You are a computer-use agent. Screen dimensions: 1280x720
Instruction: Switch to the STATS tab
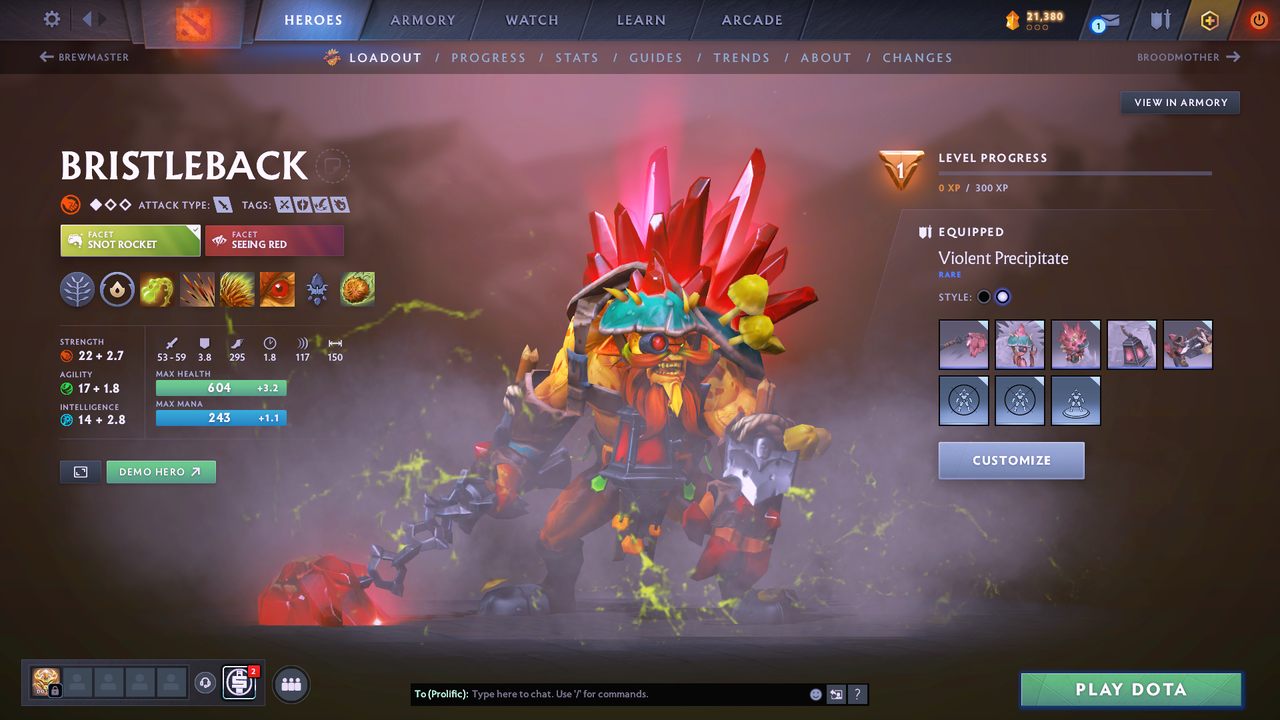pos(577,57)
